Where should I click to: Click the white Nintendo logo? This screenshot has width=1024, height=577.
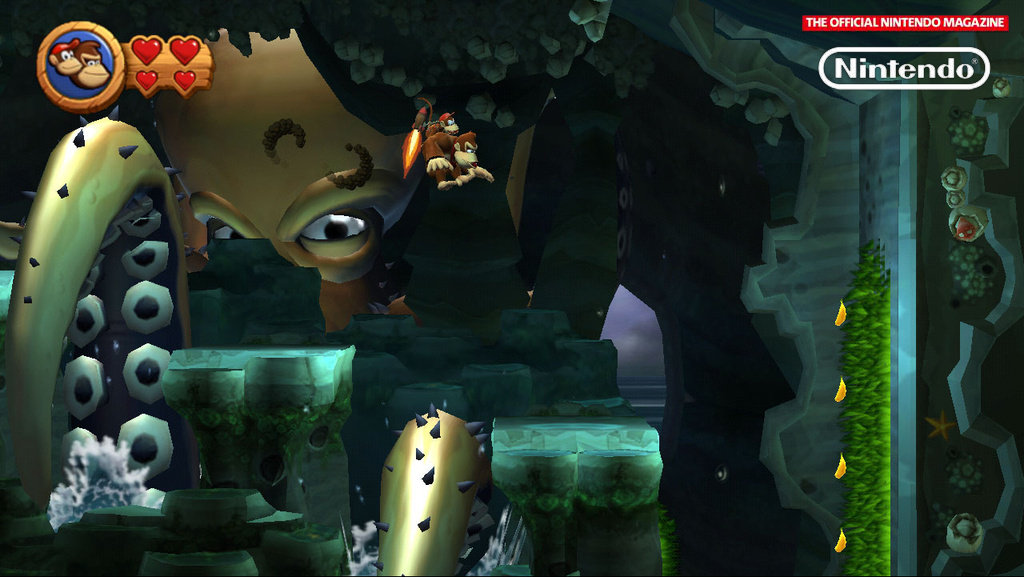pos(904,69)
